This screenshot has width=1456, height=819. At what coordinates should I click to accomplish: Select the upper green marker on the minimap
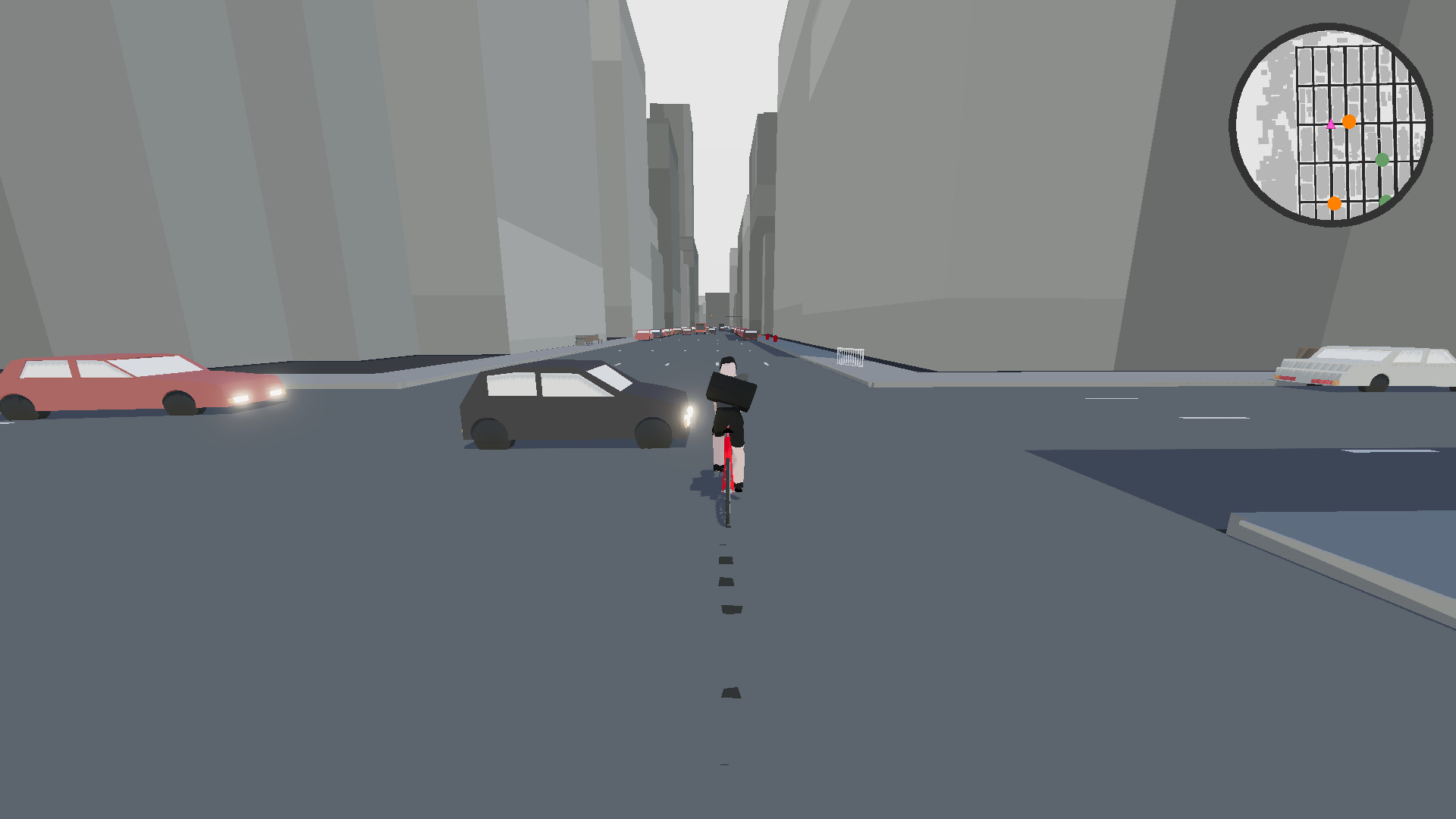pyautogui.click(x=1382, y=159)
